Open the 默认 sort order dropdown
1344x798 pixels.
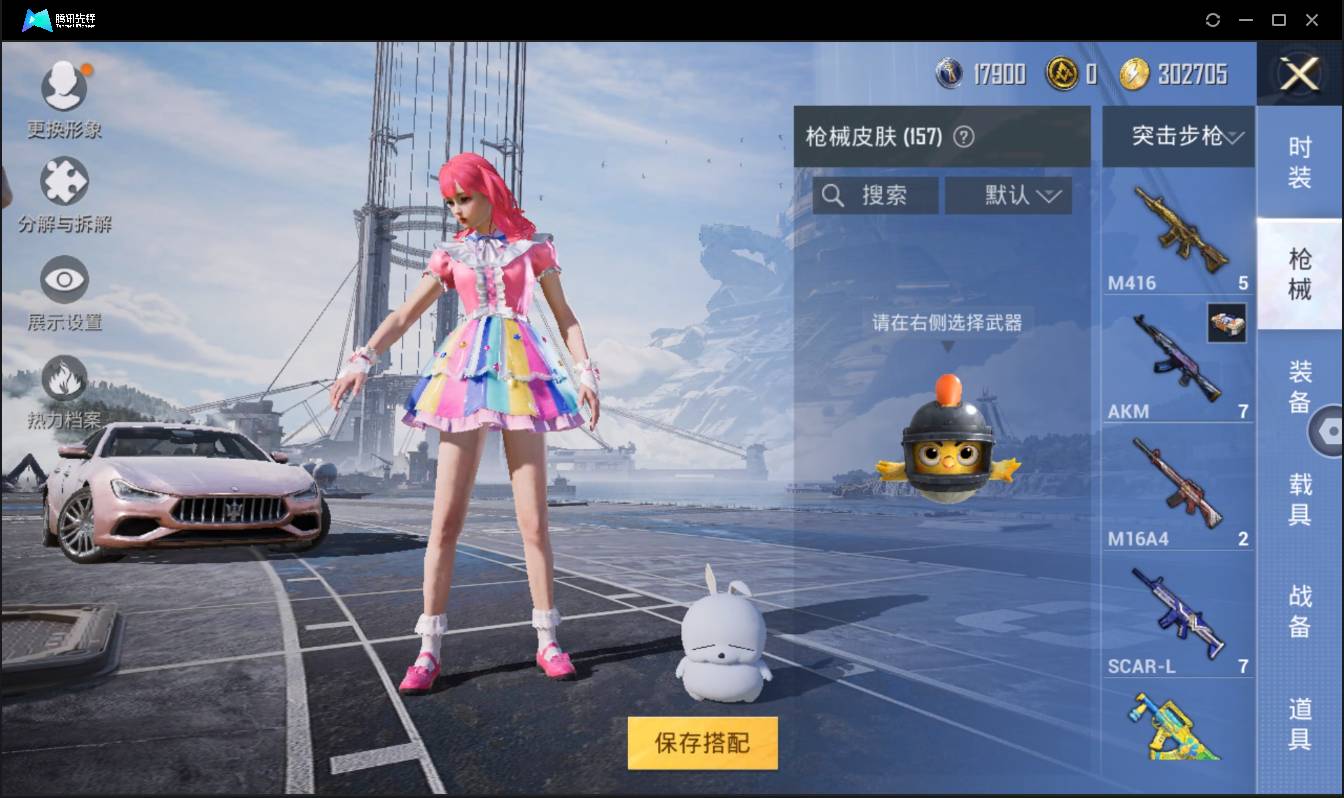pyautogui.click(x=1008, y=195)
